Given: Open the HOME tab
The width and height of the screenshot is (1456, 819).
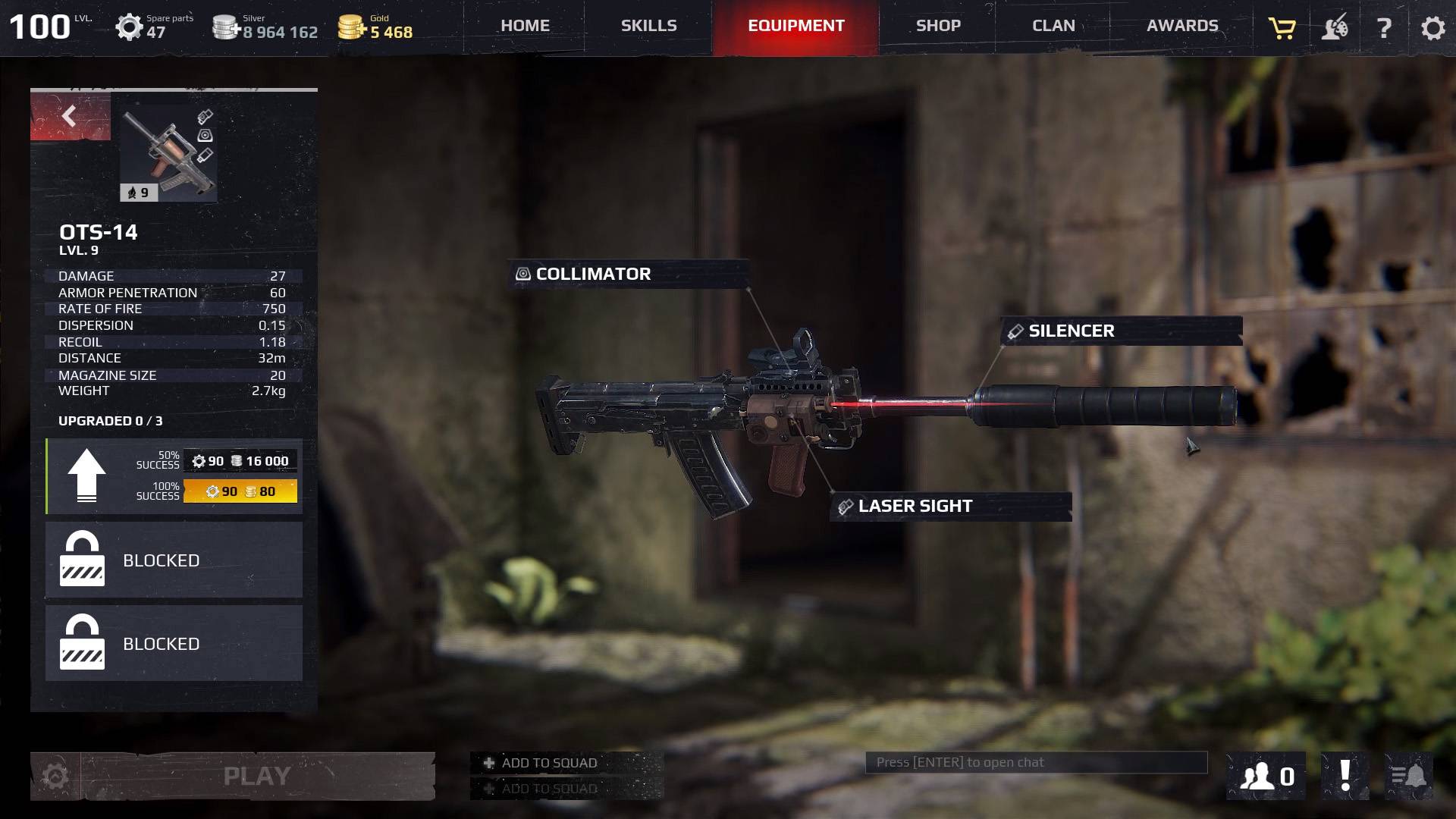Looking at the screenshot, I should pos(525,26).
